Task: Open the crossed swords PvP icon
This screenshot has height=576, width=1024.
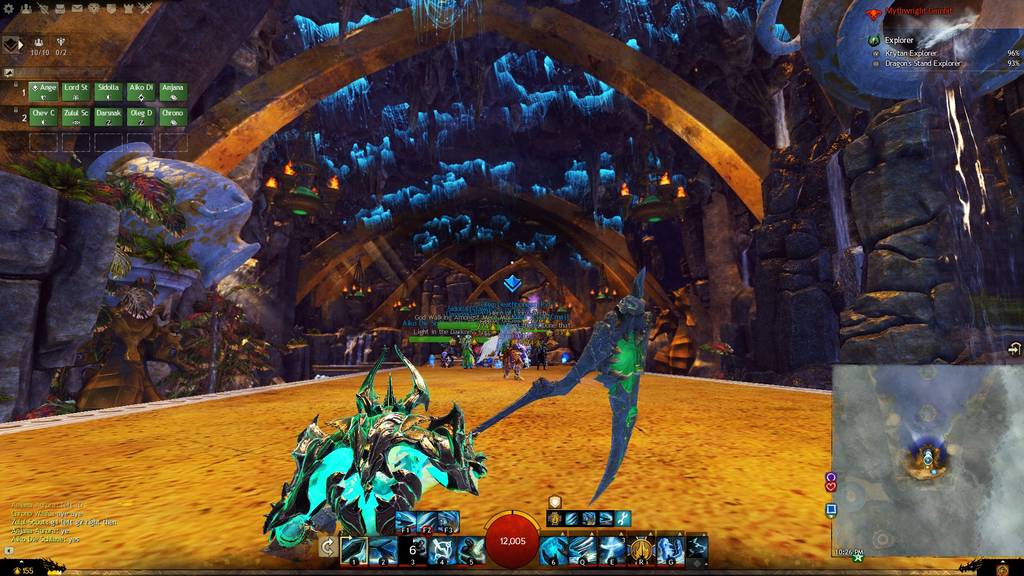Action: (x=146, y=8)
